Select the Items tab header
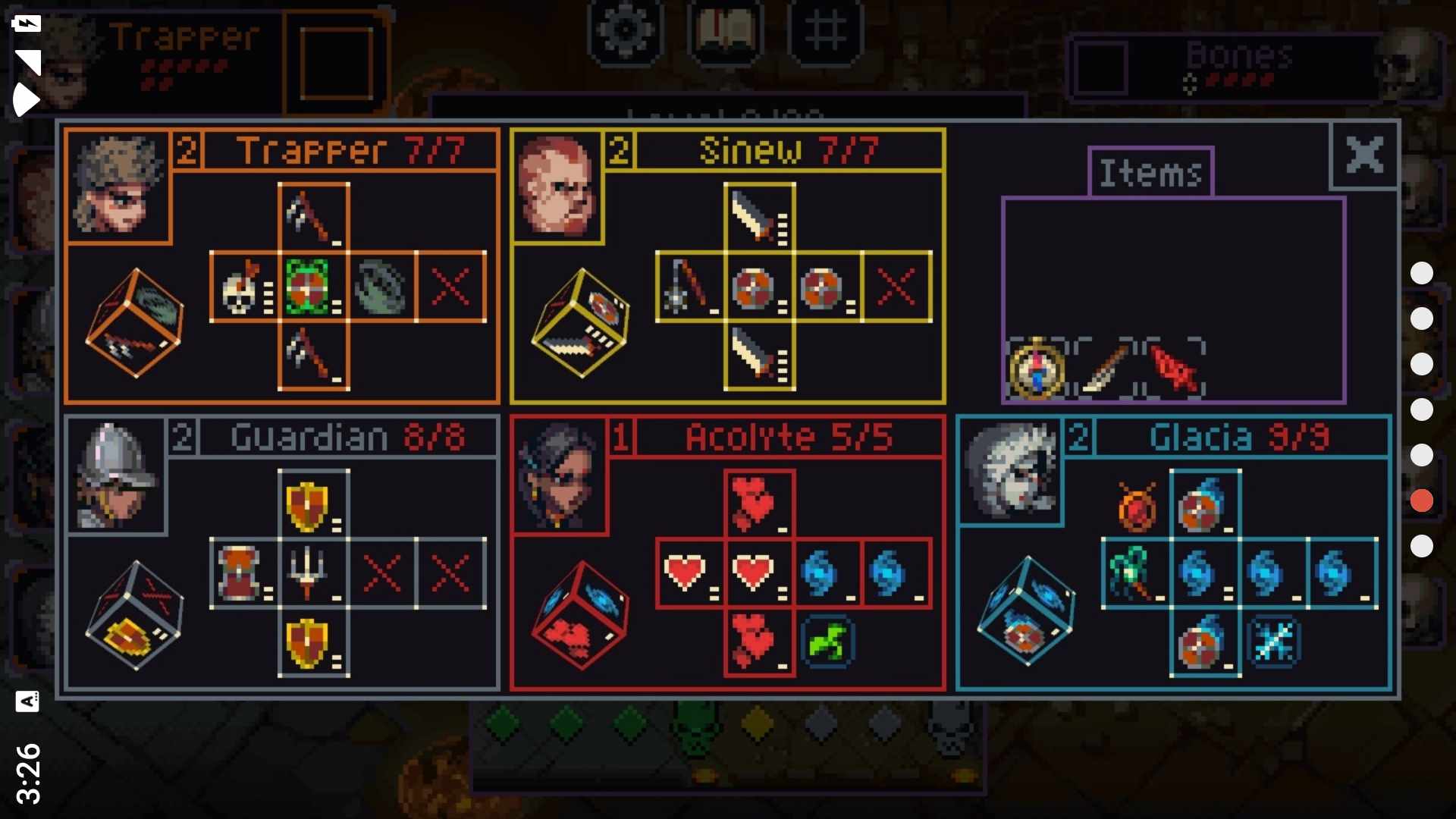 [1150, 173]
